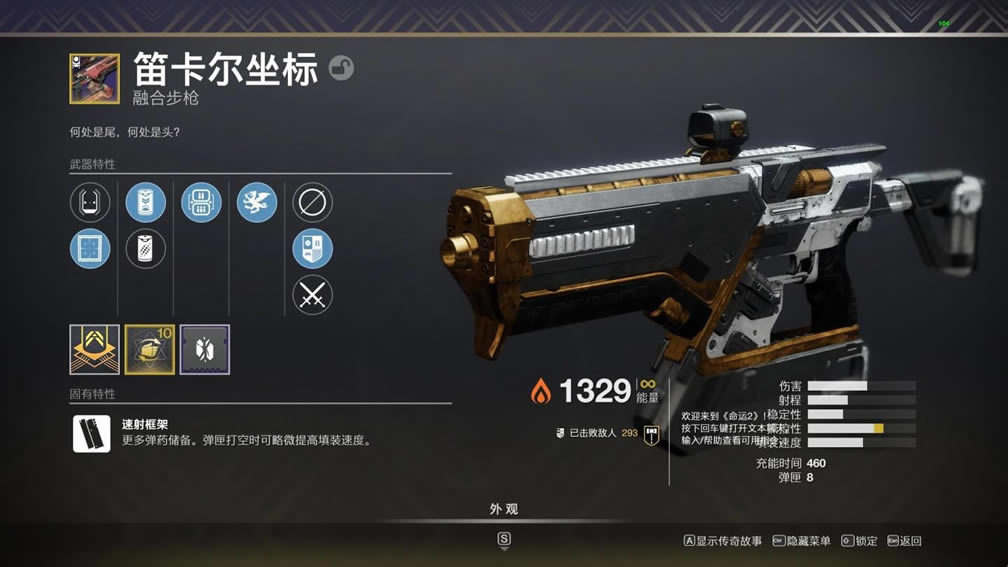Inspect the Rapid-Fire Frame intrinsic perk icon

92,433
